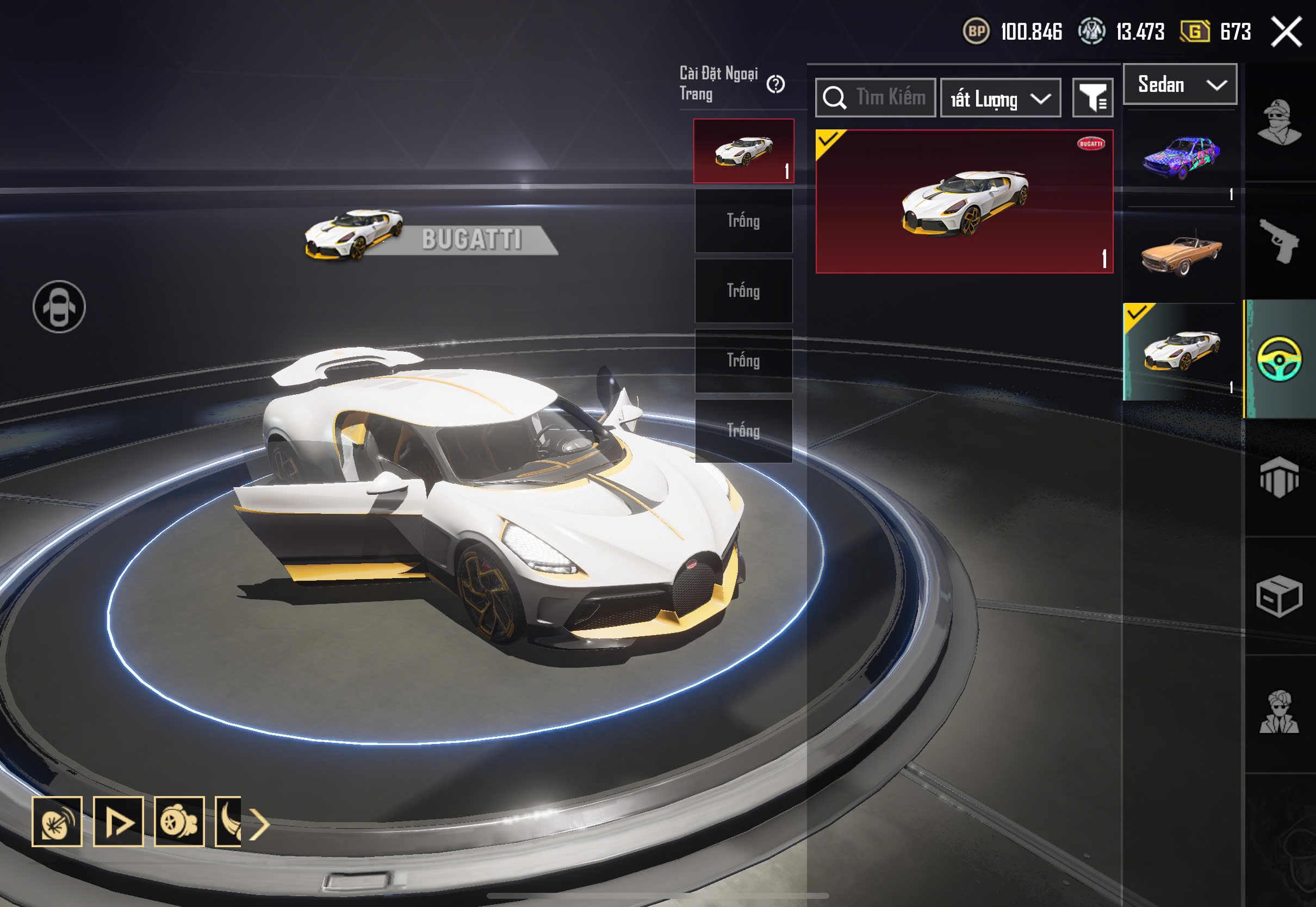
Task: Choose the large Bugatti skin card
Action: [964, 202]
